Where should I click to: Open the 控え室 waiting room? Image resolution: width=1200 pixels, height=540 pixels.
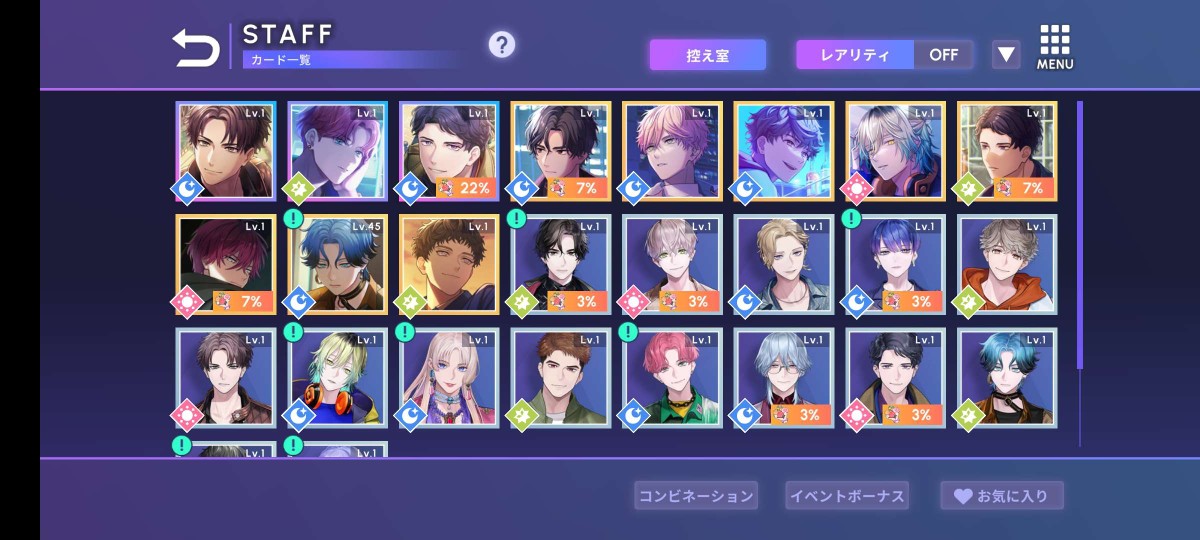tap(707, 55)
